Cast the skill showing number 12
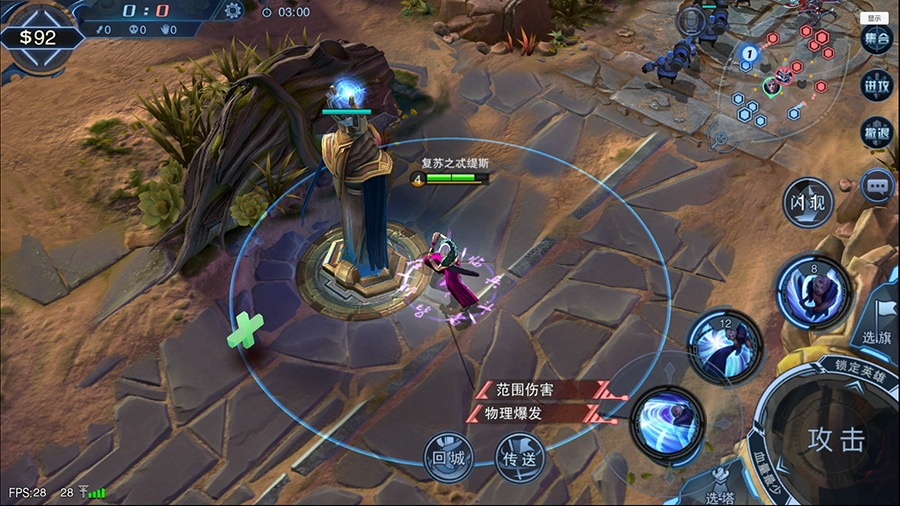The width and height of the screenshot is (900, 506). pyautogui.click(x=725, y=346)
